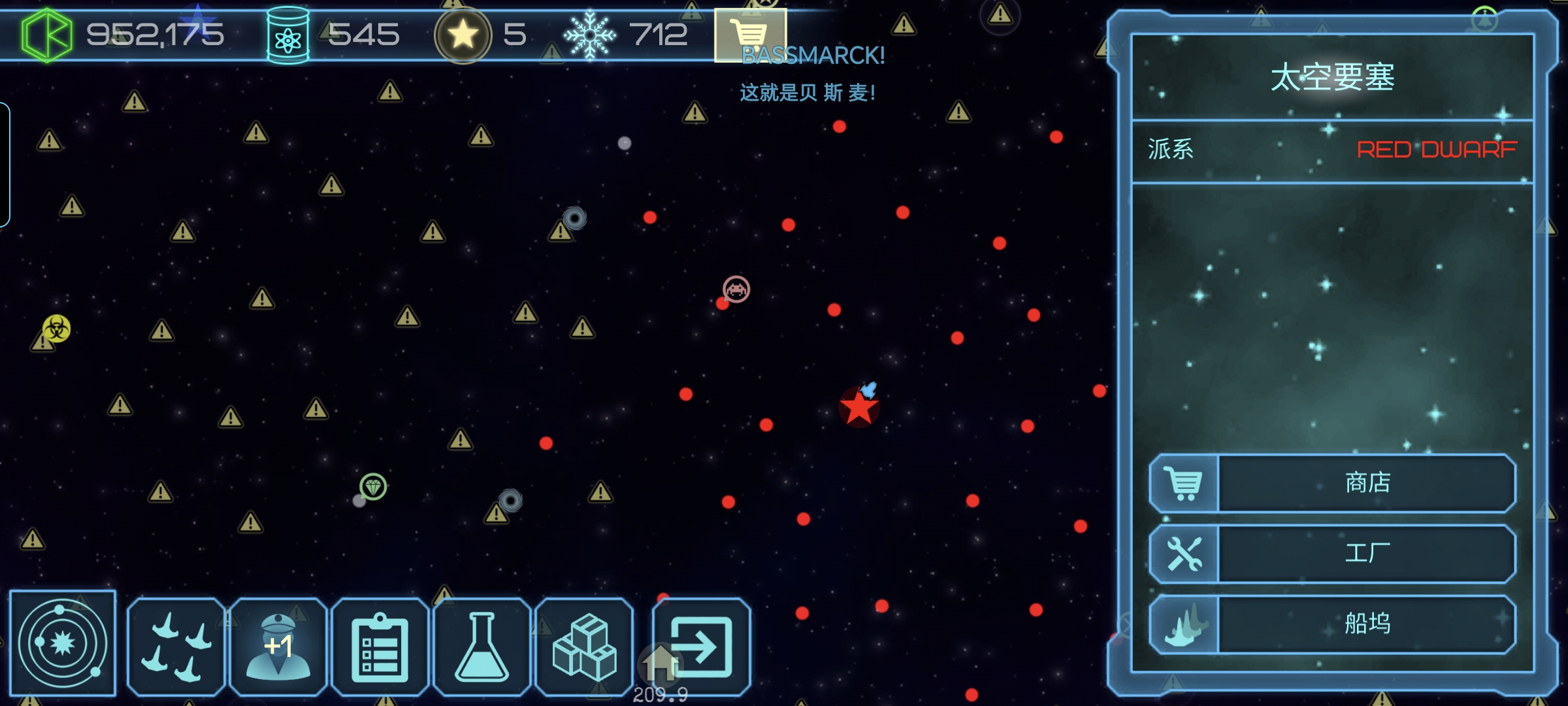Jump to the home base indicator

pos(660,665)
